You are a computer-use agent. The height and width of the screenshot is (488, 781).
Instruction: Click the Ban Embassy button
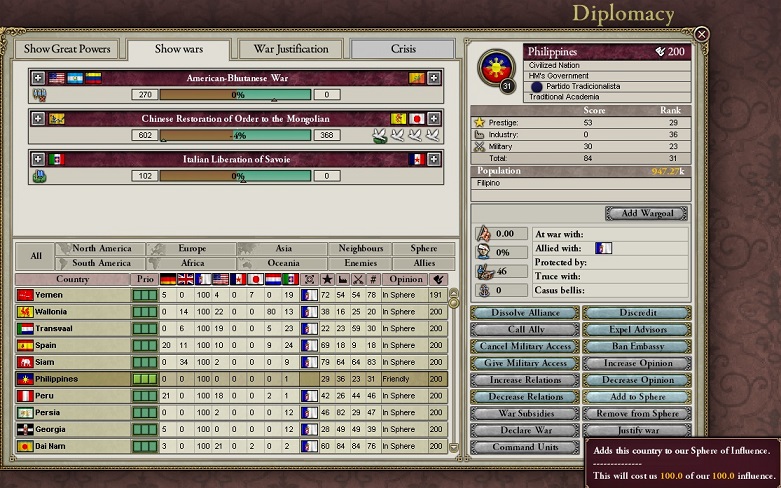coord(637,347)
